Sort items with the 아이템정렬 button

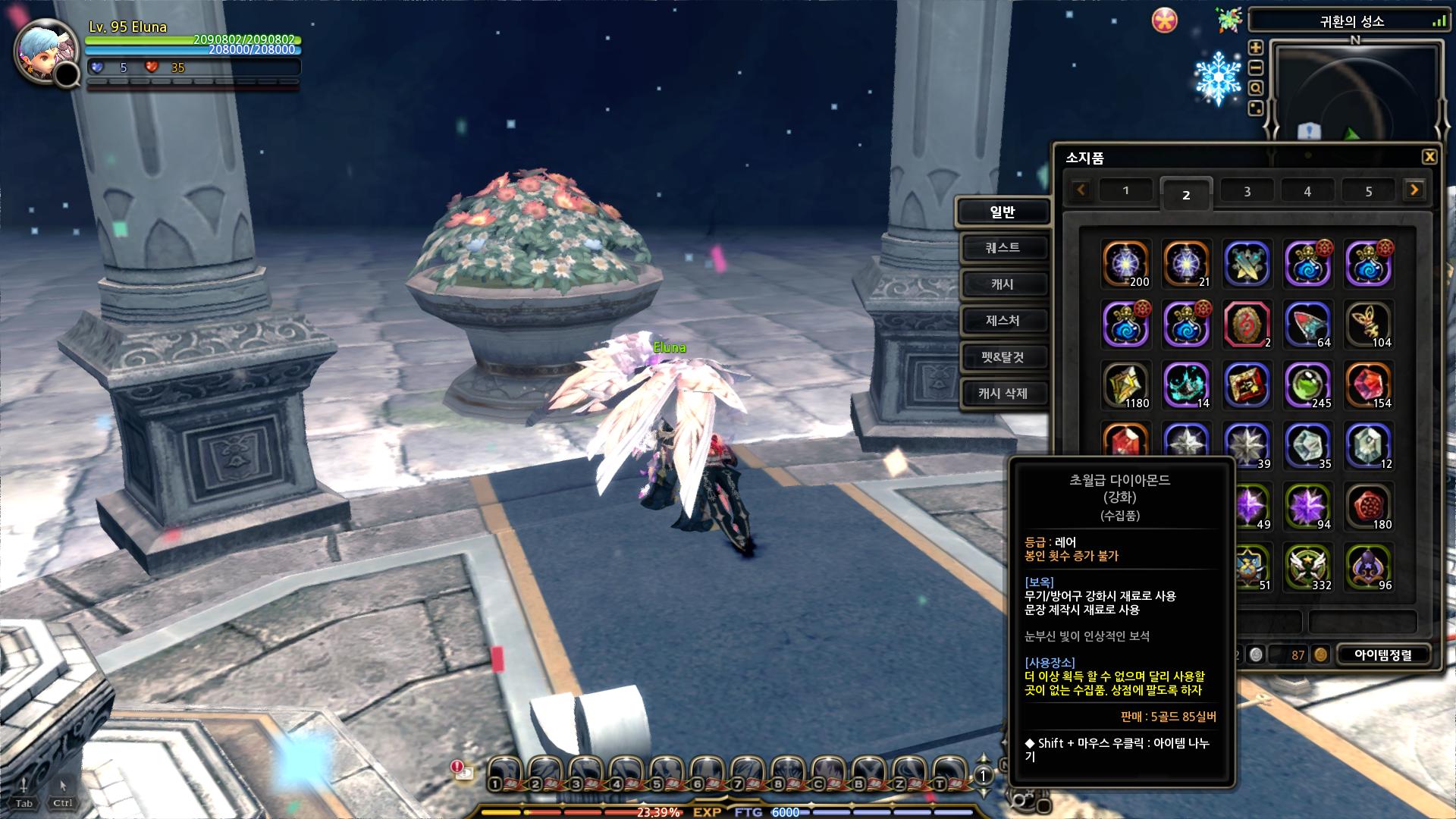point(1383,654)
